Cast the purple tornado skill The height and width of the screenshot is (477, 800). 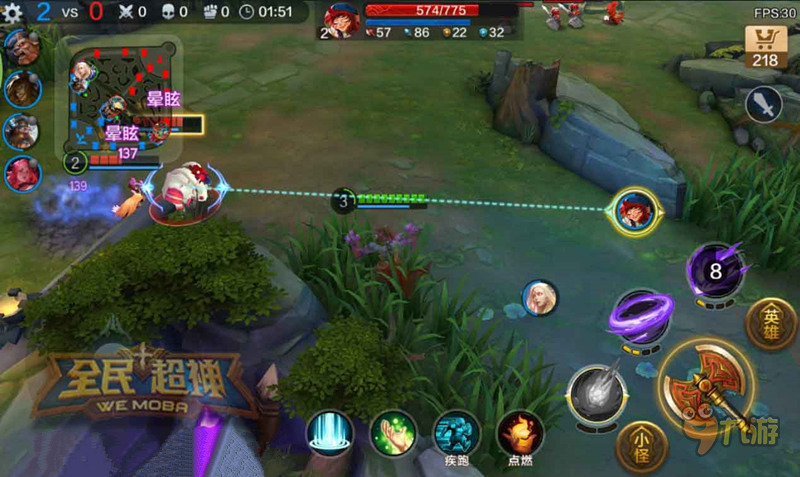pos(641,319)
